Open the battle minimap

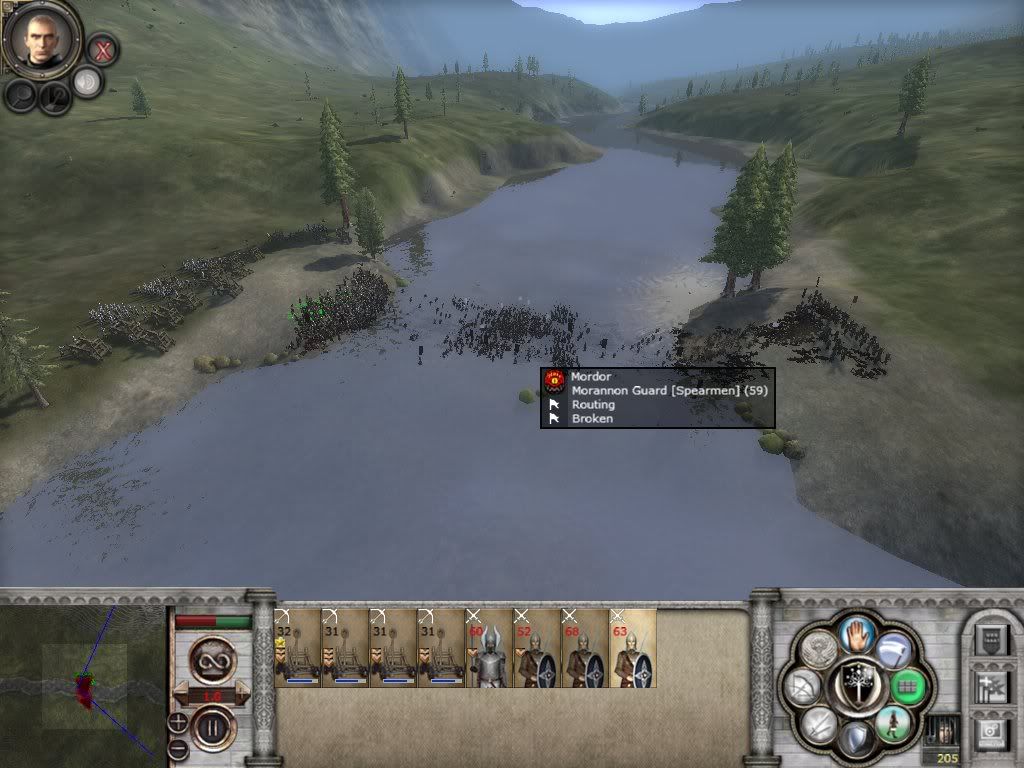point(83,682)
